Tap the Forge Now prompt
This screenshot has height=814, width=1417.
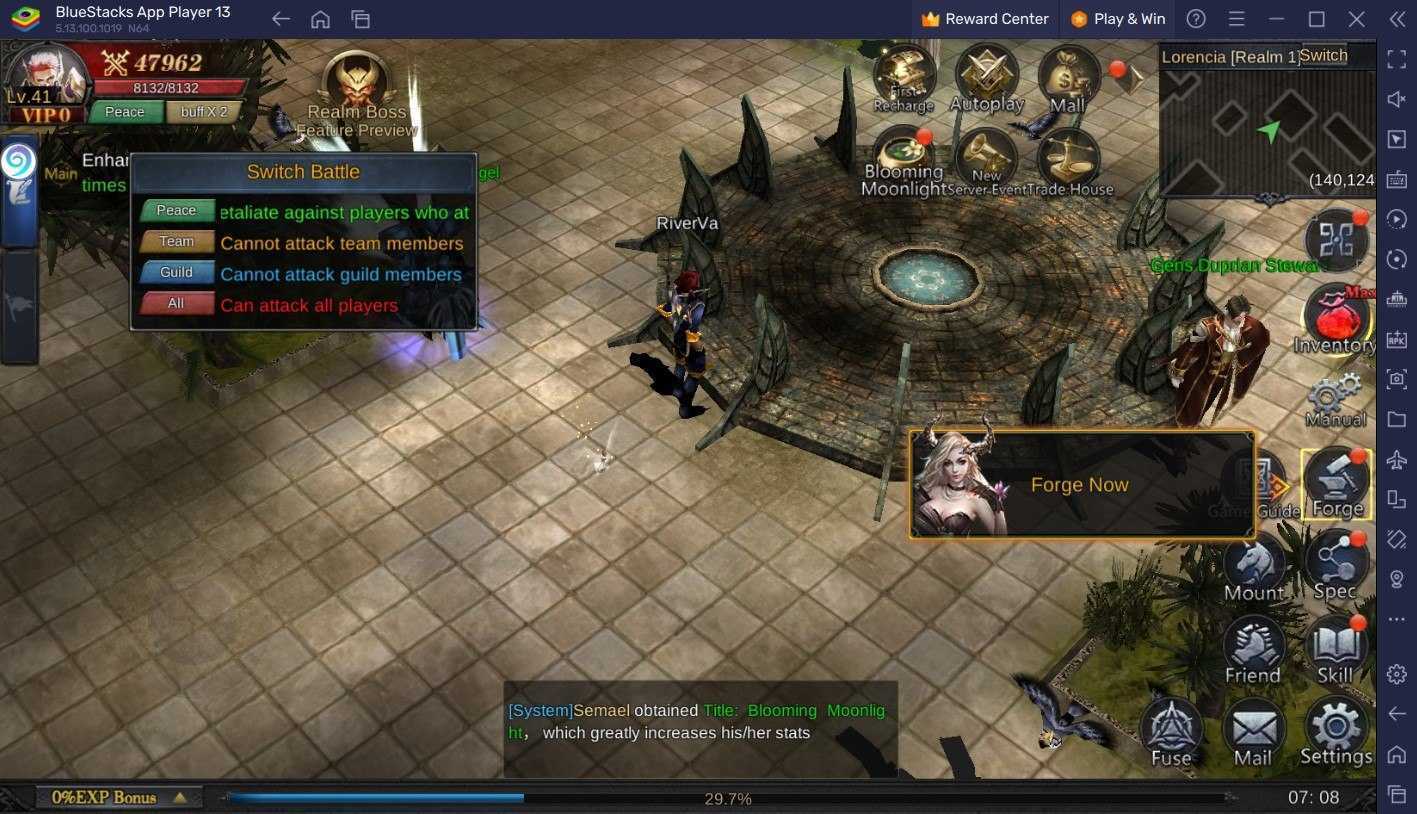click(x=1080, y=485)
